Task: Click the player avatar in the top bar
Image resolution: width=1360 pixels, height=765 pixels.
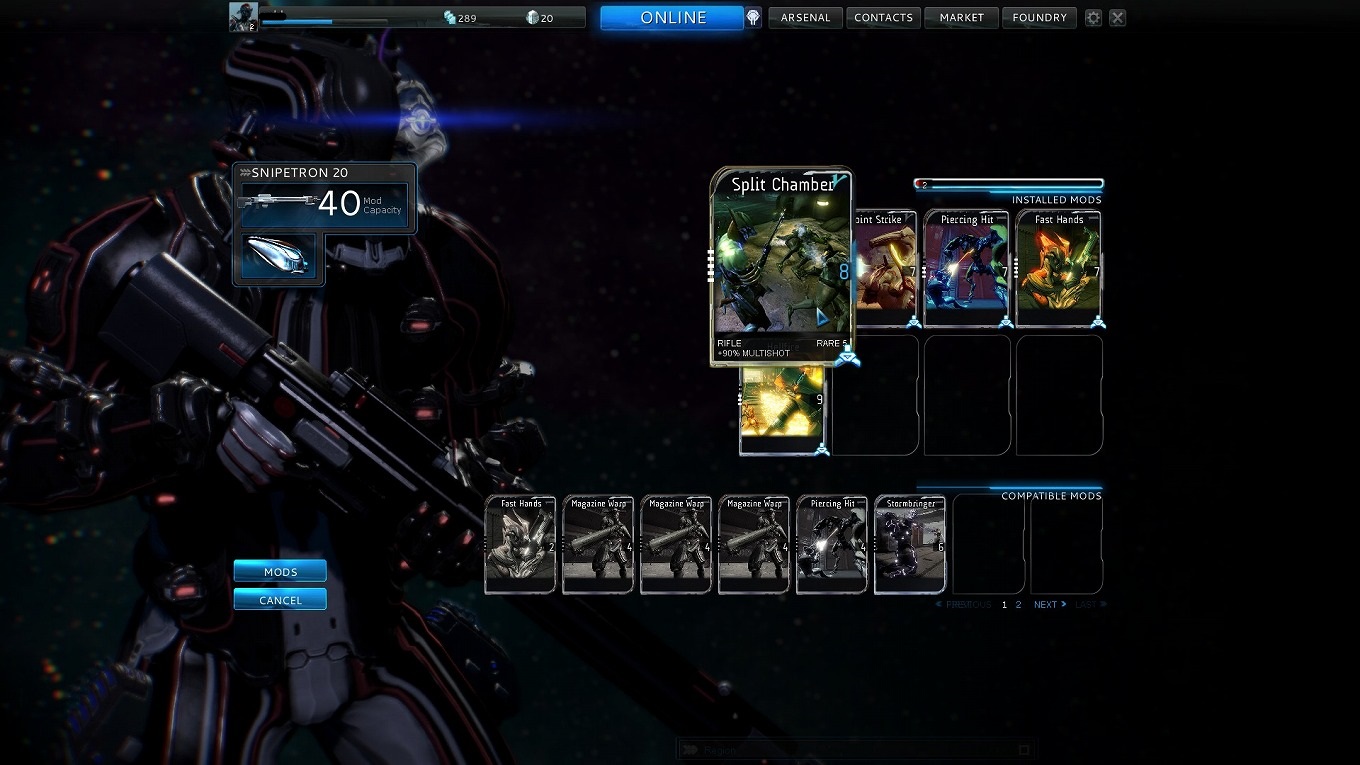Action: coord(243,17)
